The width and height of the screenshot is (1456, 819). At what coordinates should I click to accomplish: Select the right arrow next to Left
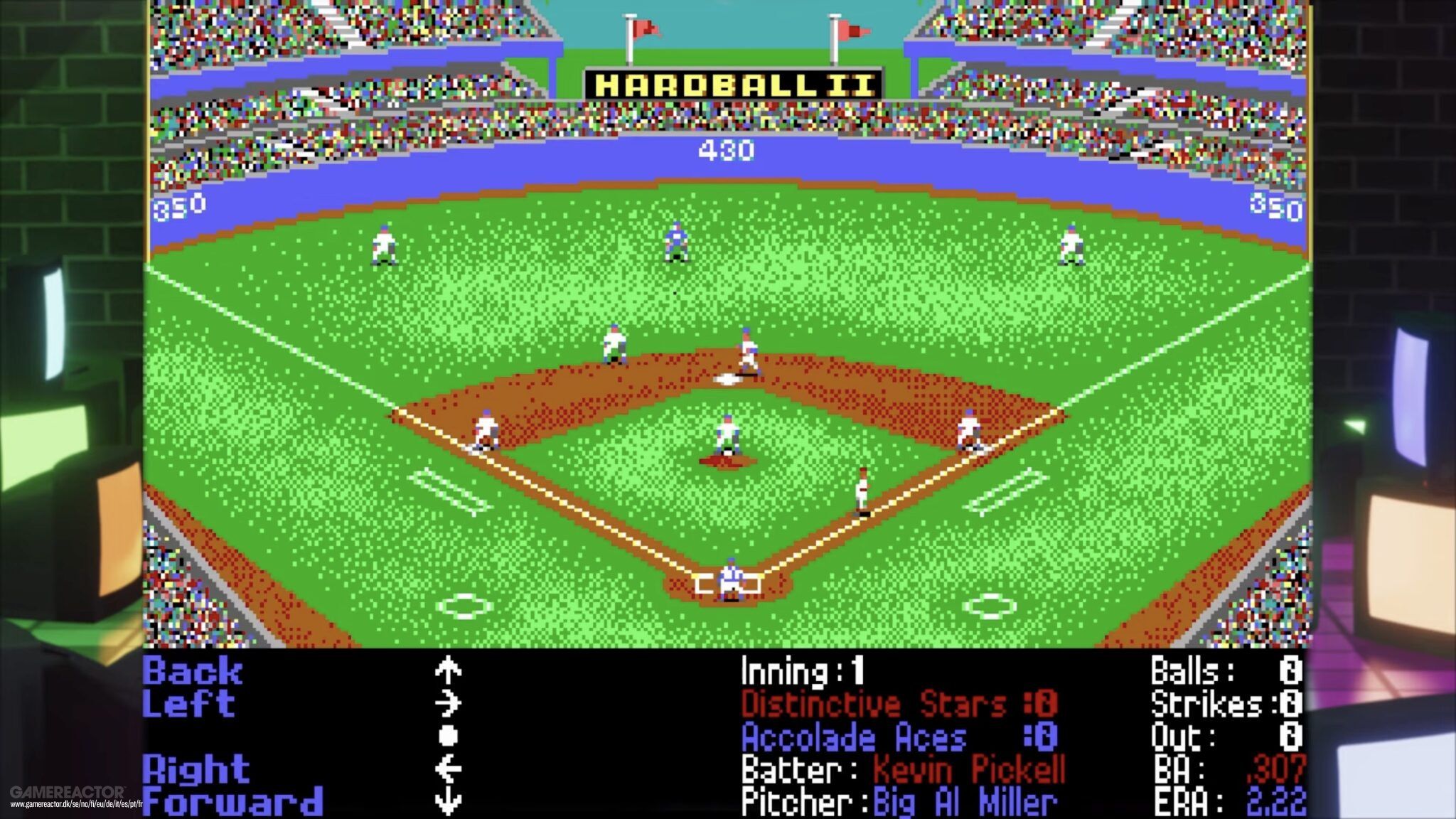(x=446, y=705)
